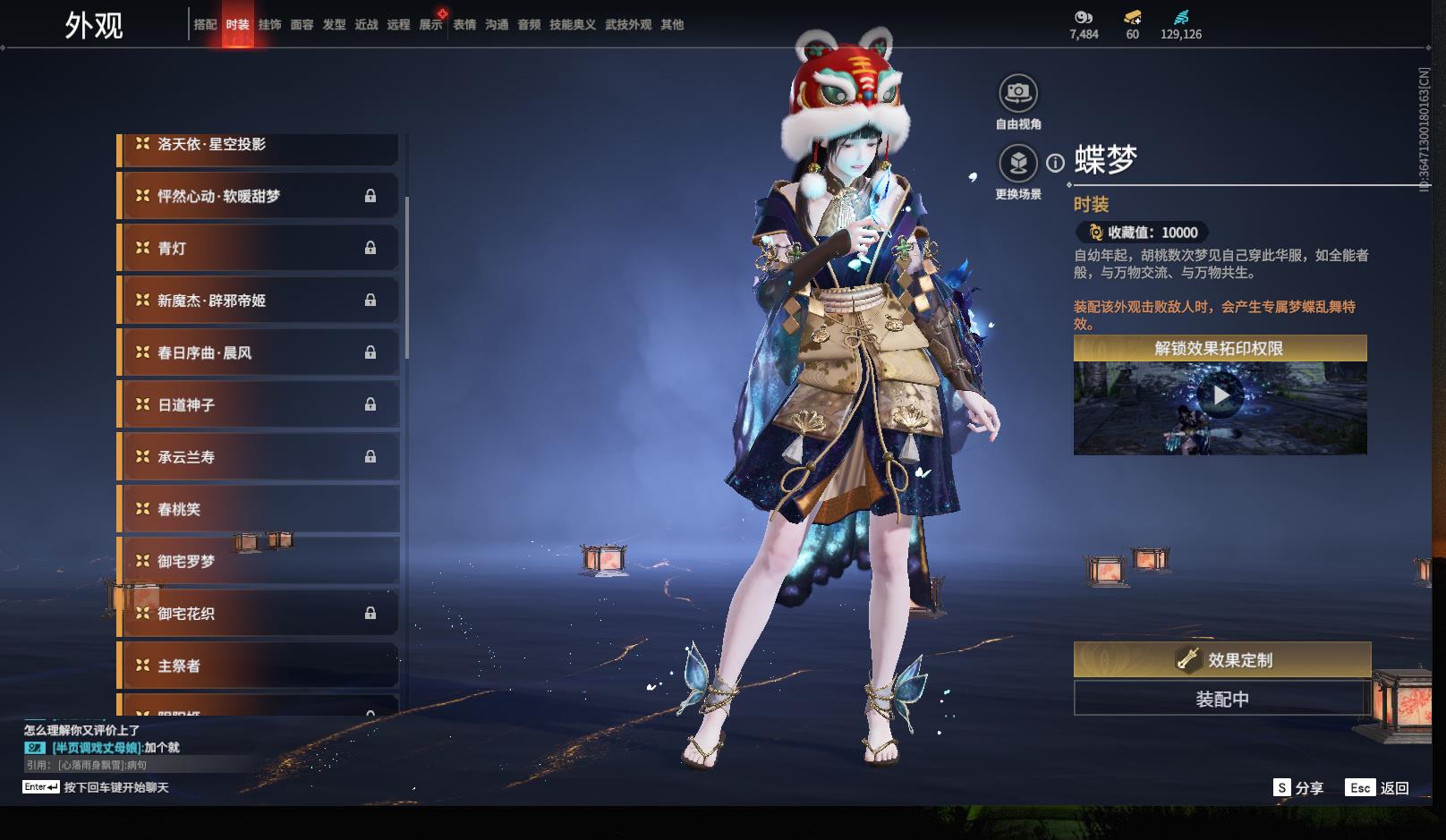This screenshot has width=1446, height=840.
Task: Select the 日道神子 outfit row
Action: 258,405
